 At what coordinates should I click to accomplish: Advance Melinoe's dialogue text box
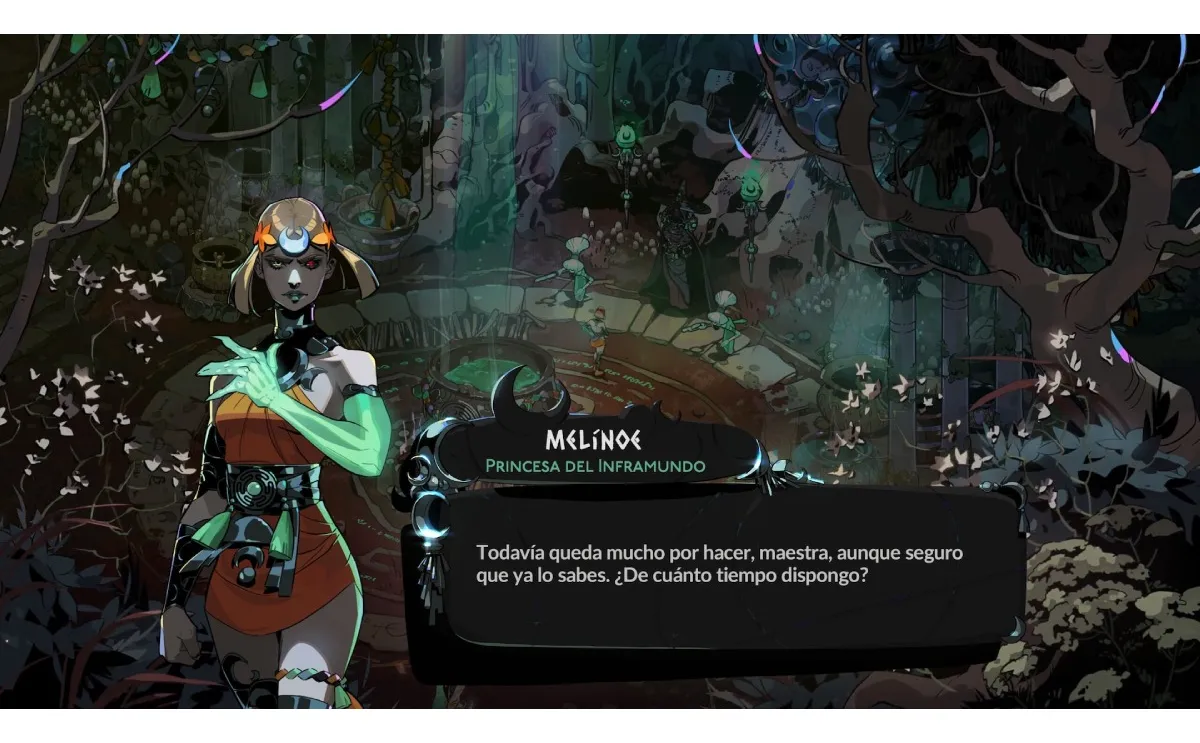click(722, 580)
